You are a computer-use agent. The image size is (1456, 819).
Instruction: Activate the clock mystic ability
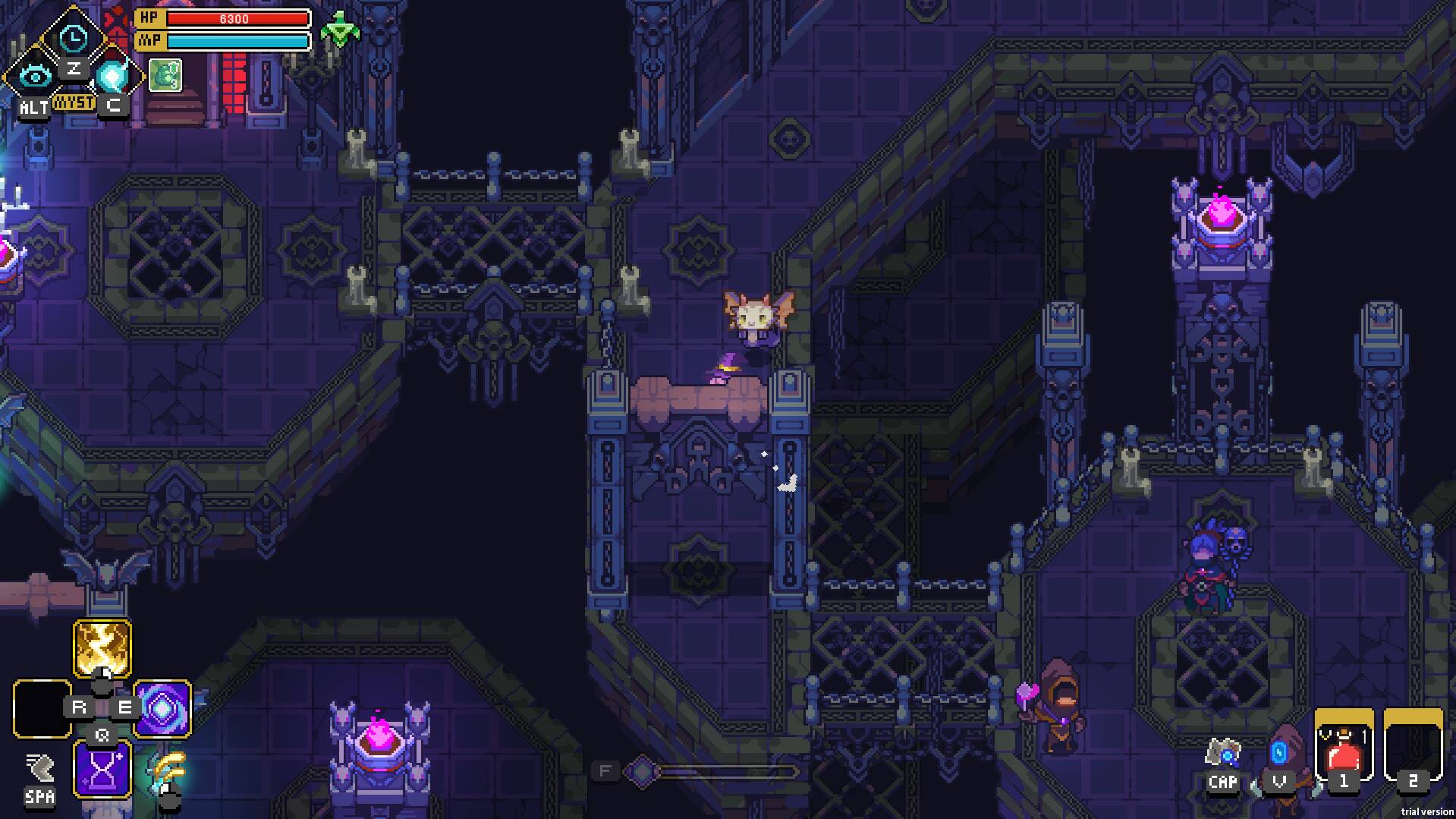[x=74, y=38]
